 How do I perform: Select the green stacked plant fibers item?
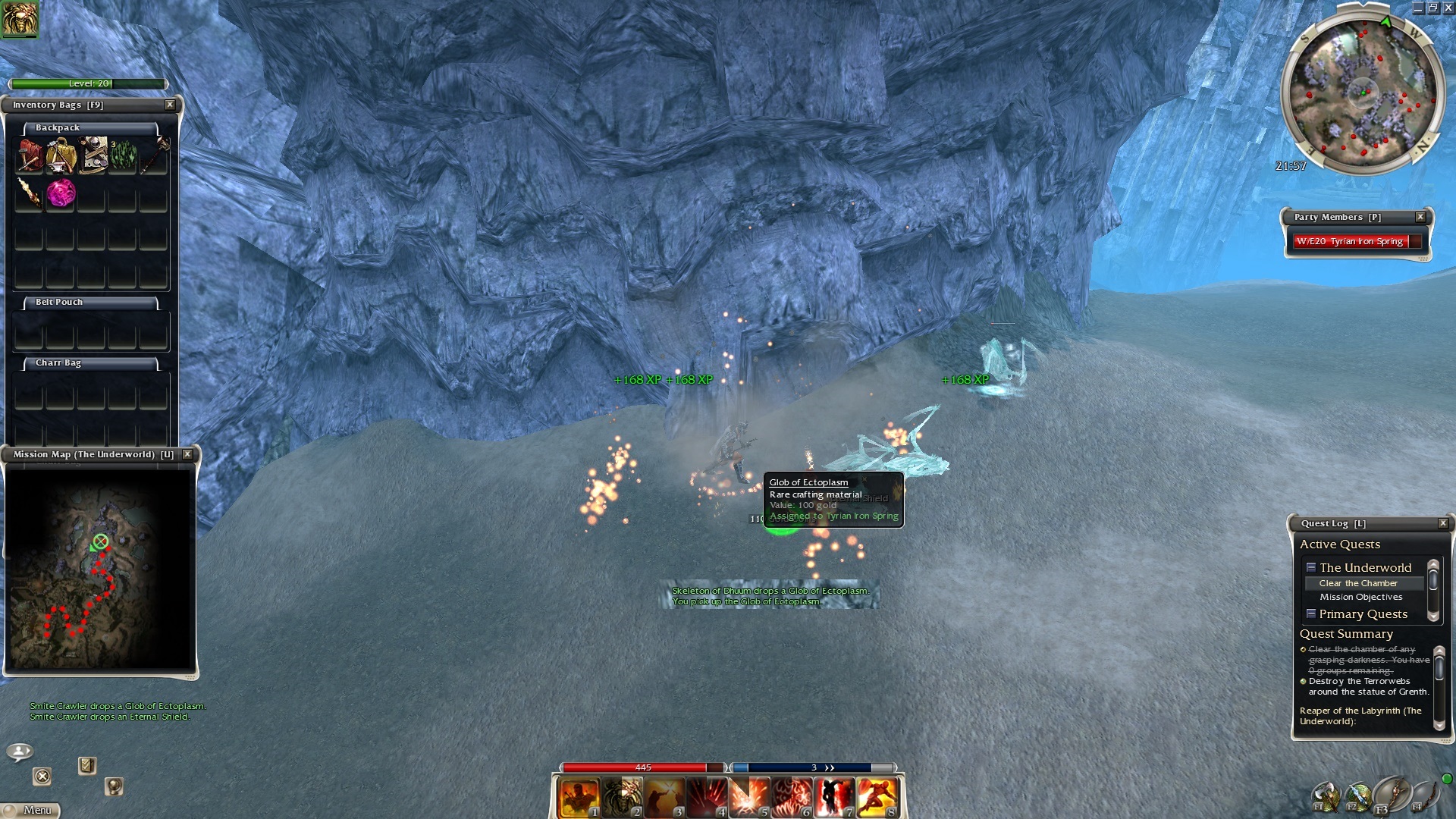click(123, 155)
